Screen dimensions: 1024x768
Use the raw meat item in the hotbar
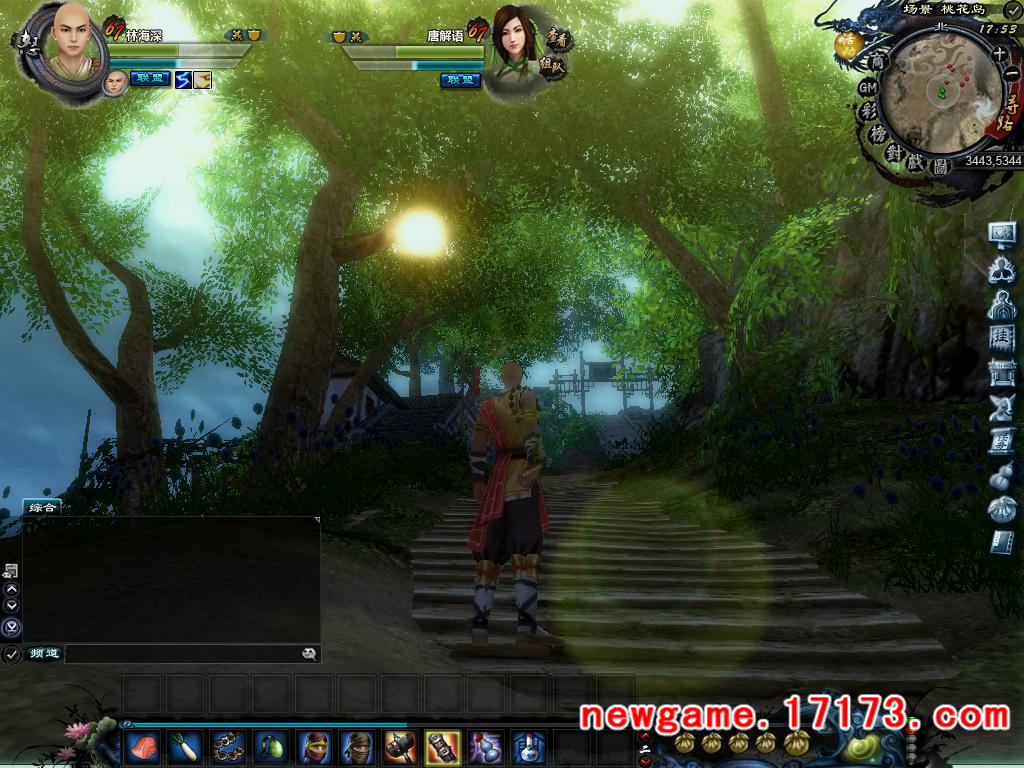click(x=141, y=746)
